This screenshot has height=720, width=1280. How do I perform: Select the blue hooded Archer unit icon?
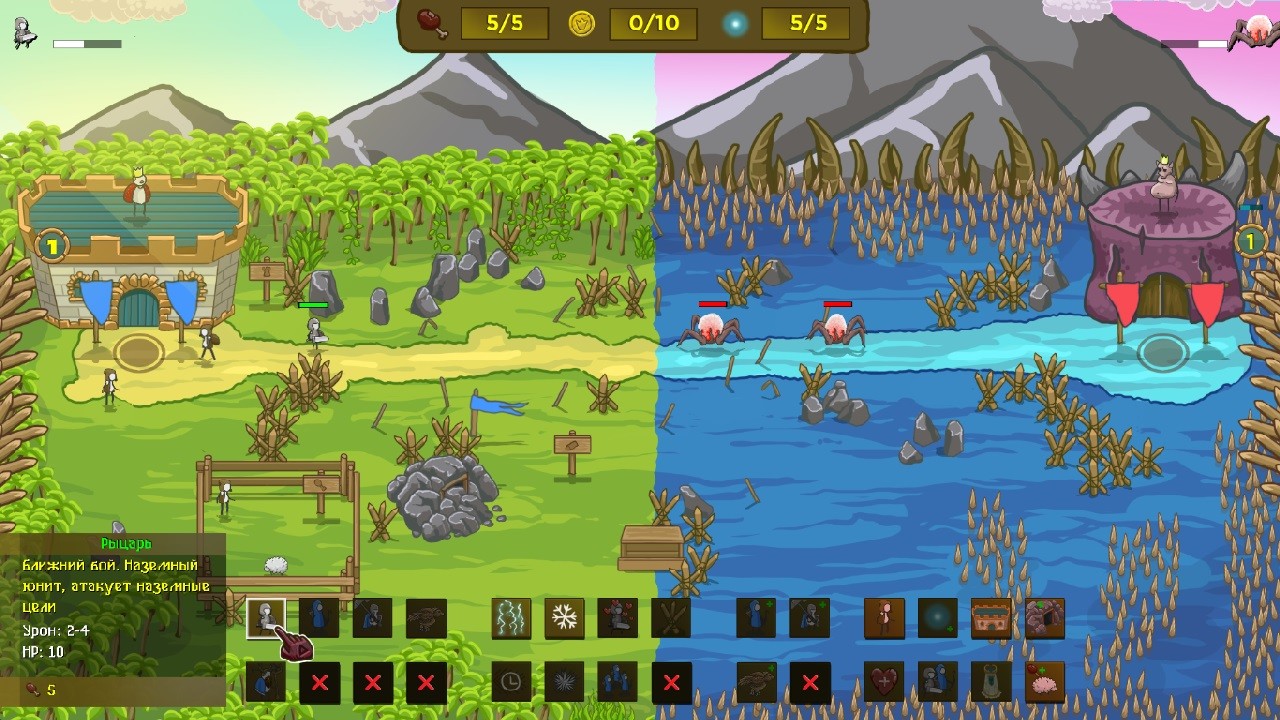tap(320, 618)
